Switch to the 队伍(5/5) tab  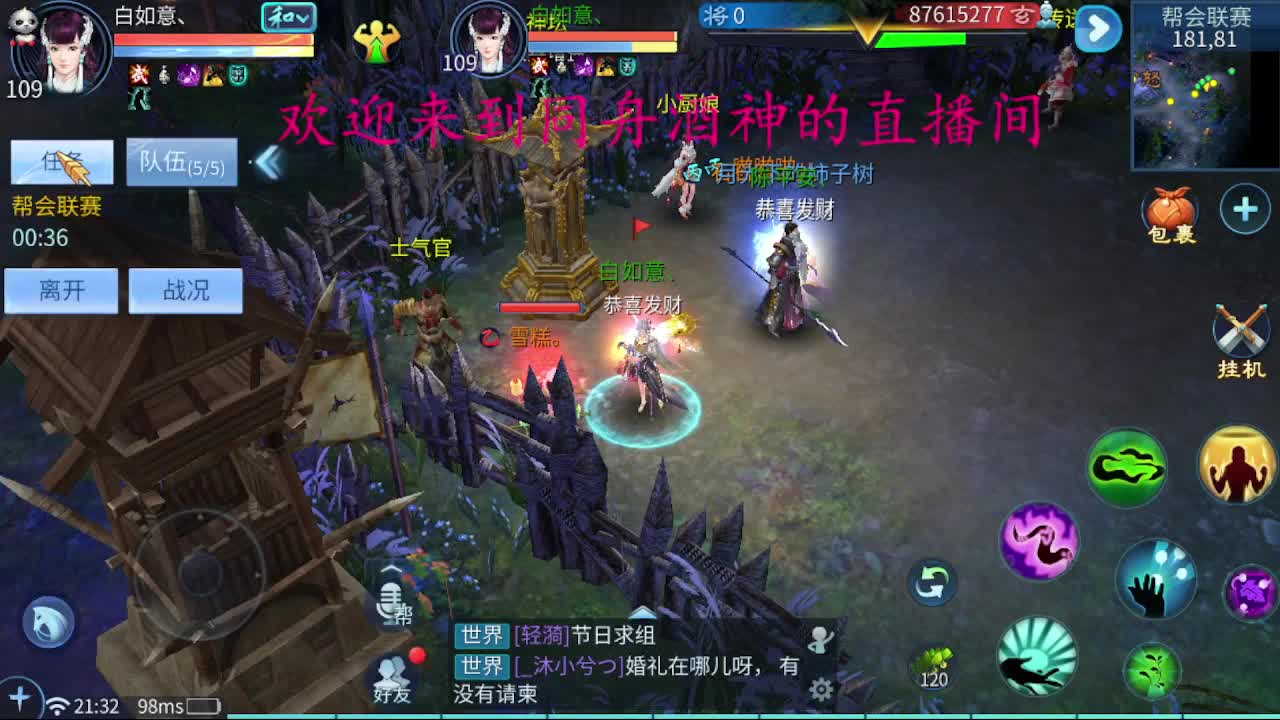pos(181,164)
